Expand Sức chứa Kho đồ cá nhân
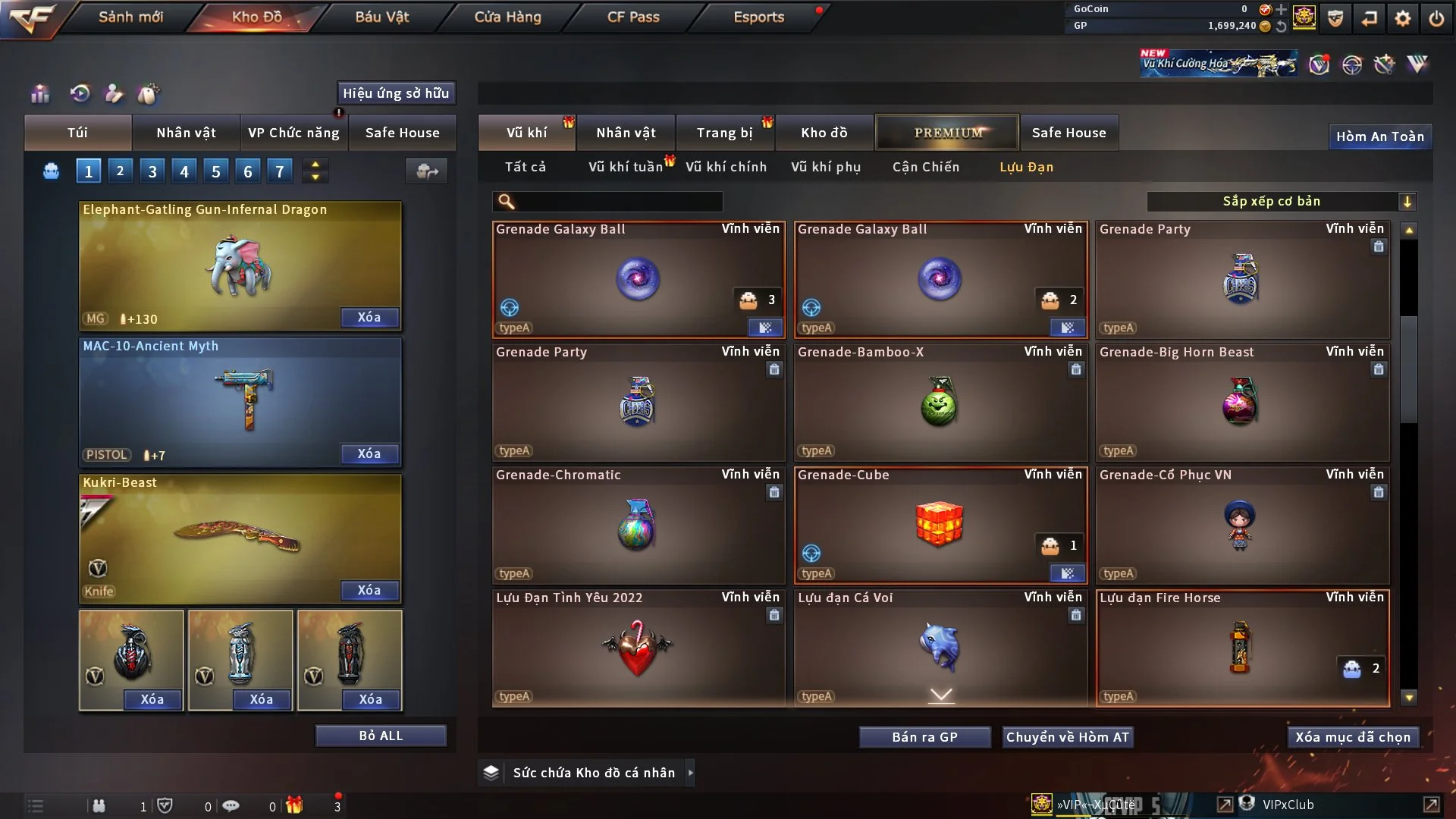This screenshot has width=1456, height=819. pyautogui.click(x=593, y=773)
